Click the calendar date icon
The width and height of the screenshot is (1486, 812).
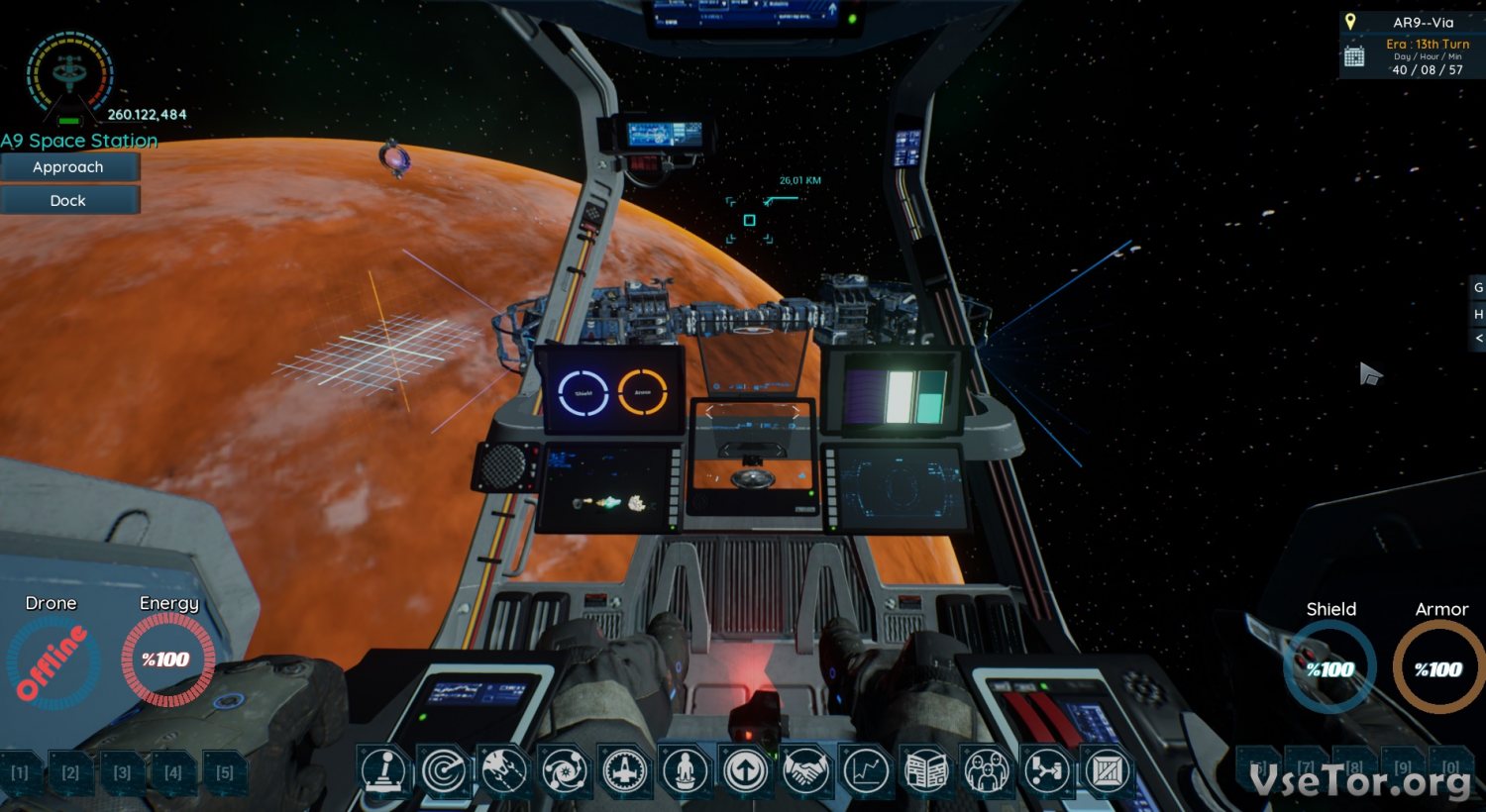coord(1354,56)
